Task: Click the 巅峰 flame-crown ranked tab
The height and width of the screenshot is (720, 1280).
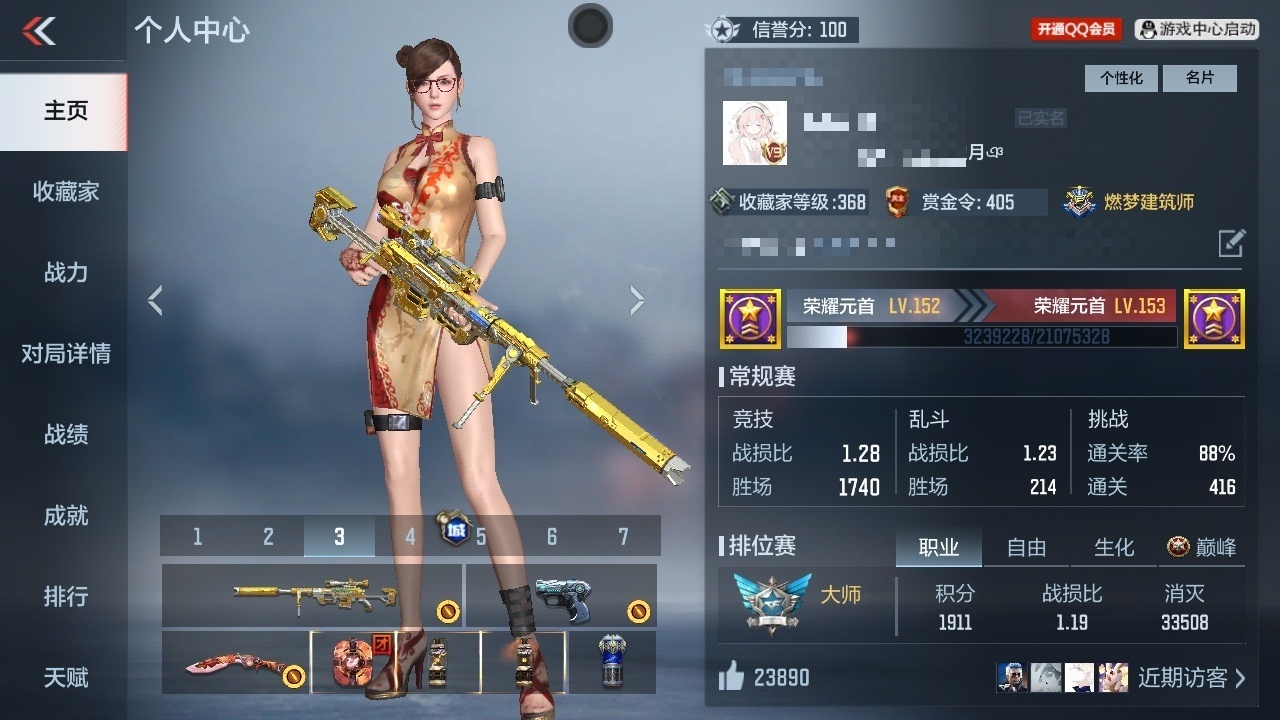Action: coord(1199,547)
